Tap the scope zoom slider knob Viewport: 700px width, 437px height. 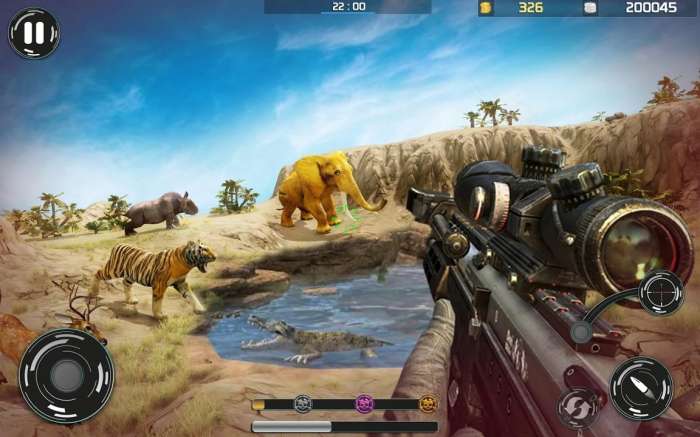tap(581, 332)
